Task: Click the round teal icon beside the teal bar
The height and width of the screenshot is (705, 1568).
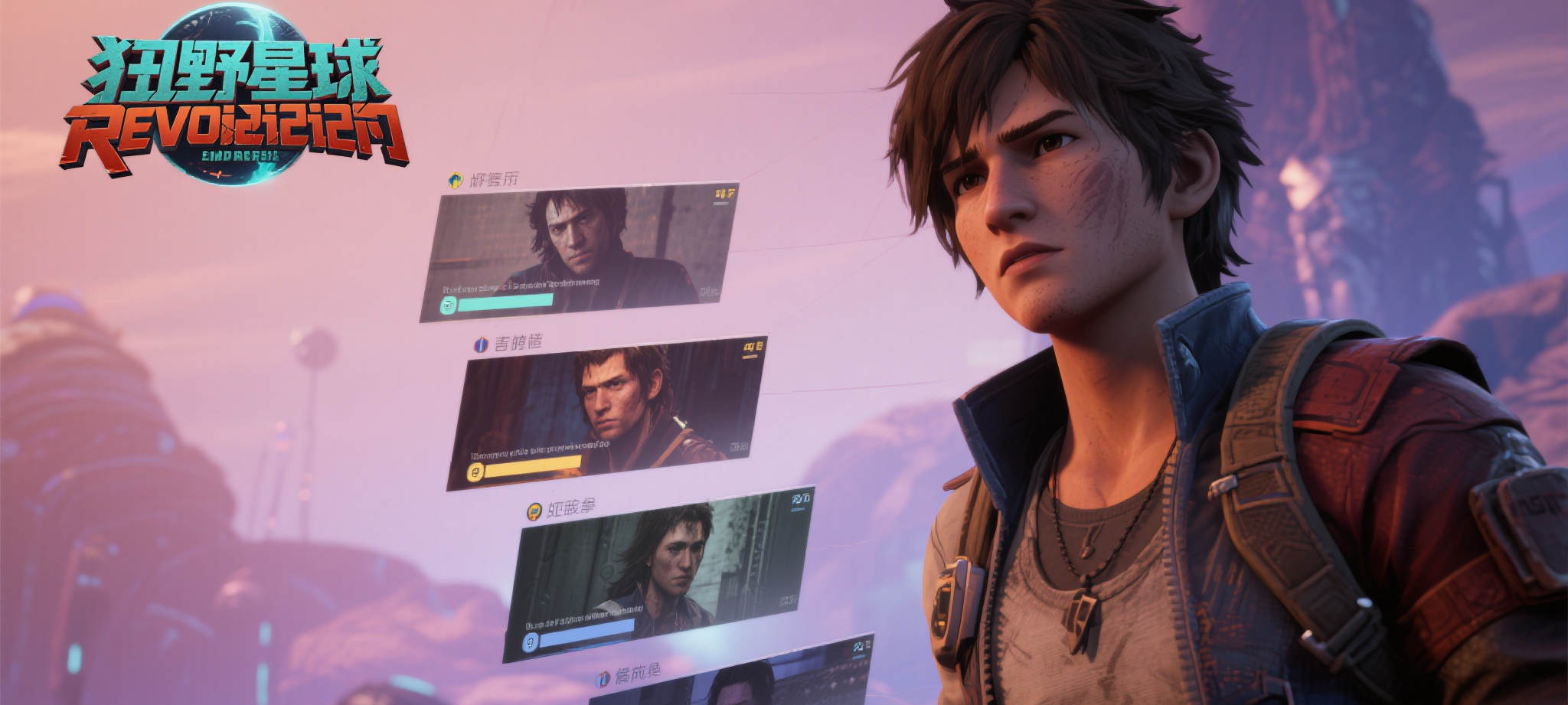Action: click(449, 305)
